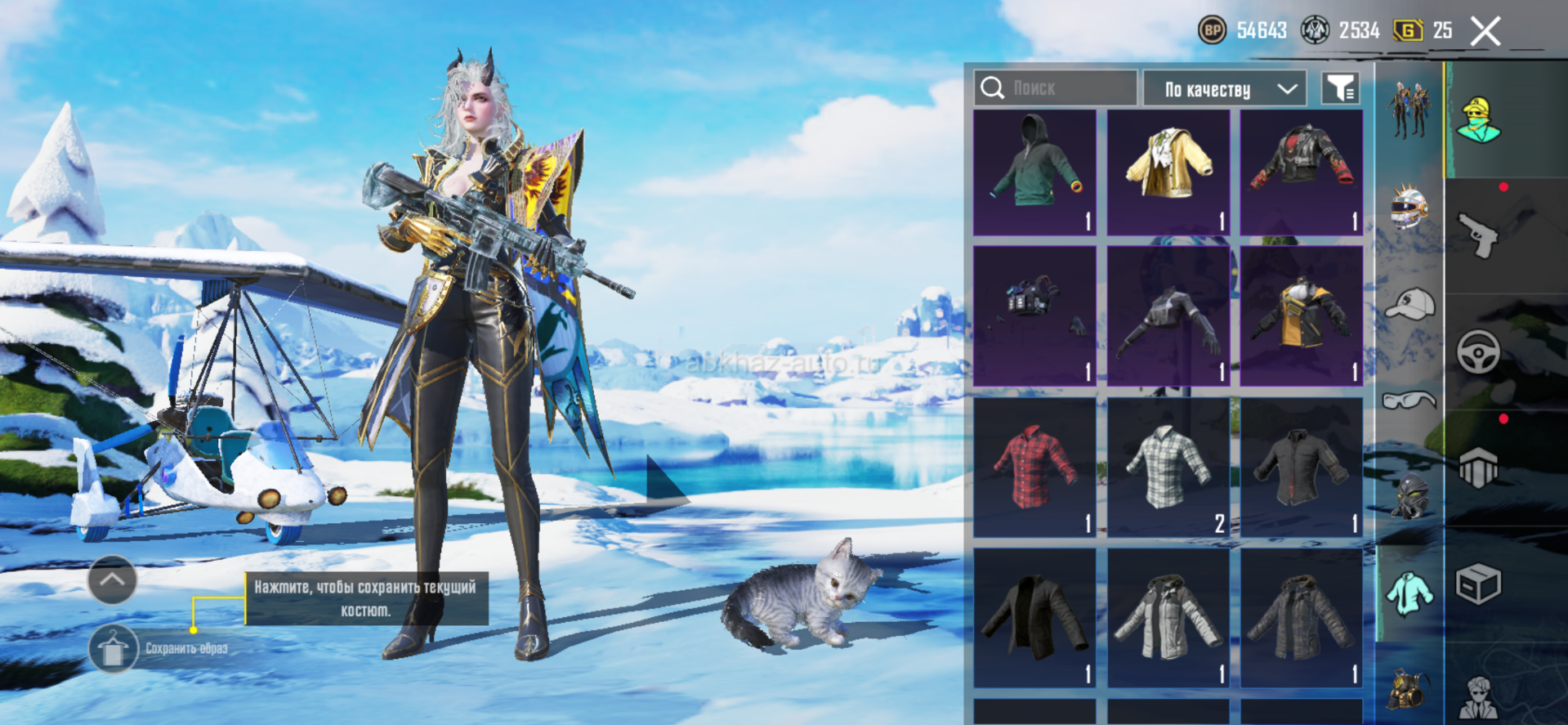Open the glasses category

(1409, 400)
